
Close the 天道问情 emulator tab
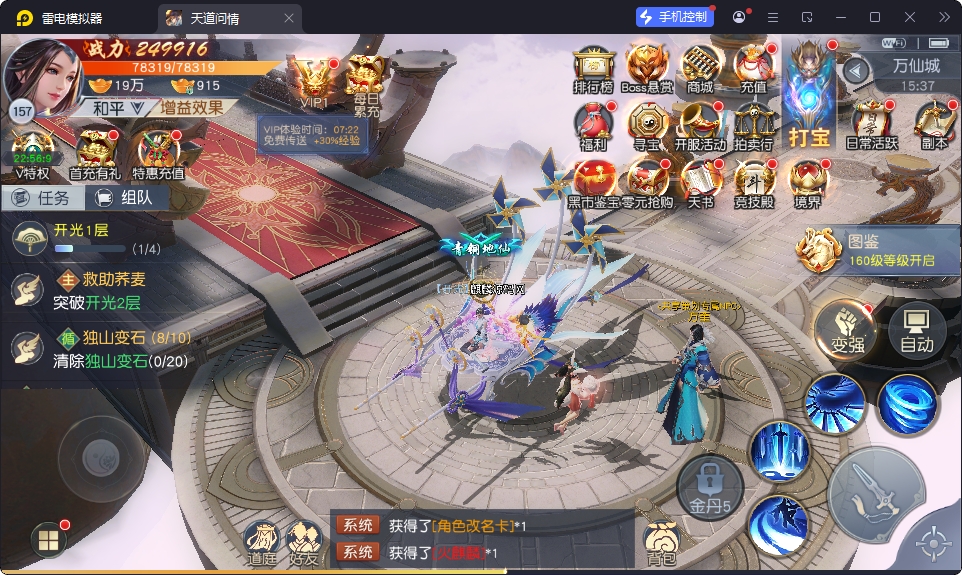click(x=289, y=18)
